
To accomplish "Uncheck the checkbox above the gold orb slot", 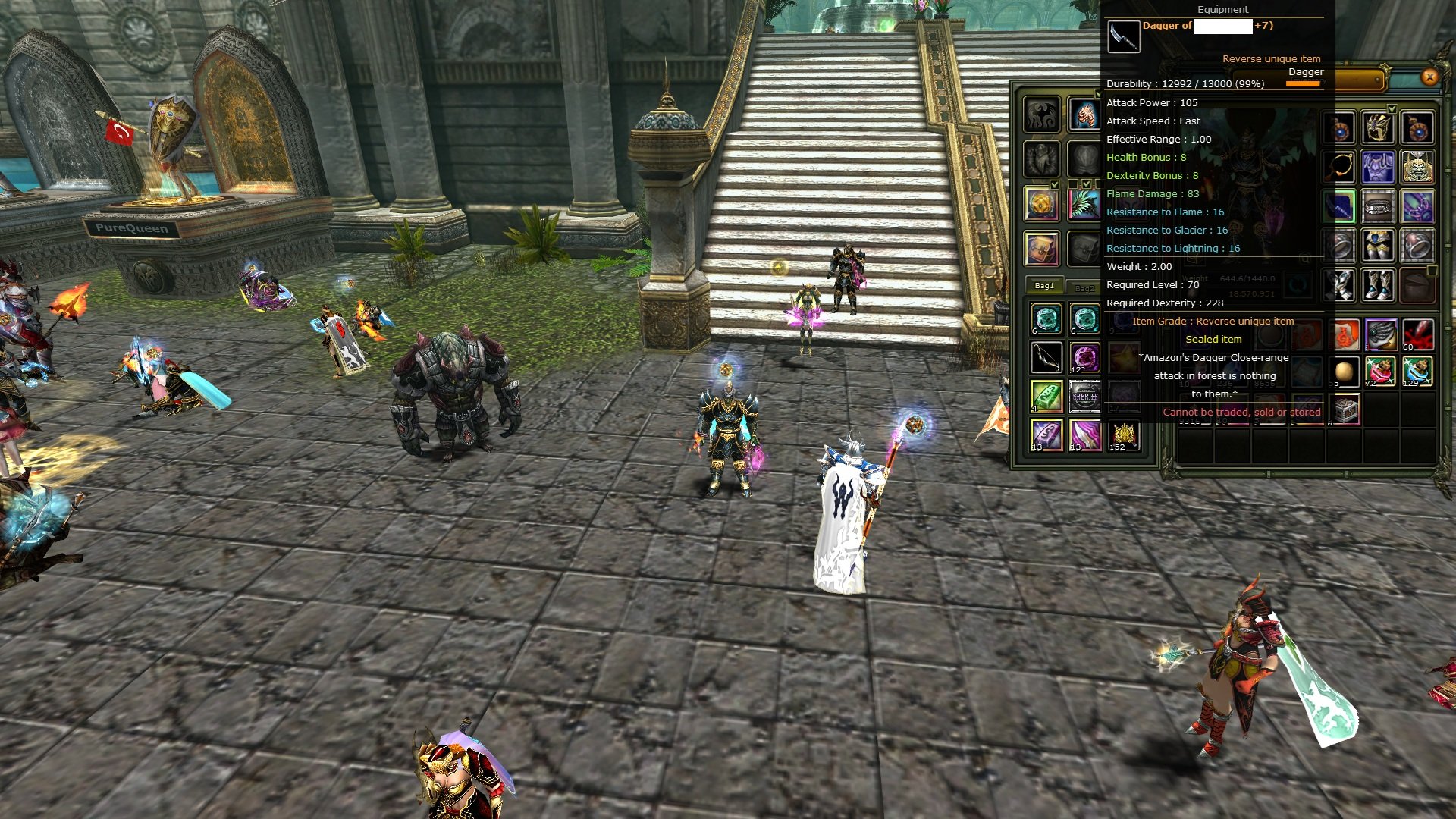I will (x=1055, y=184).
